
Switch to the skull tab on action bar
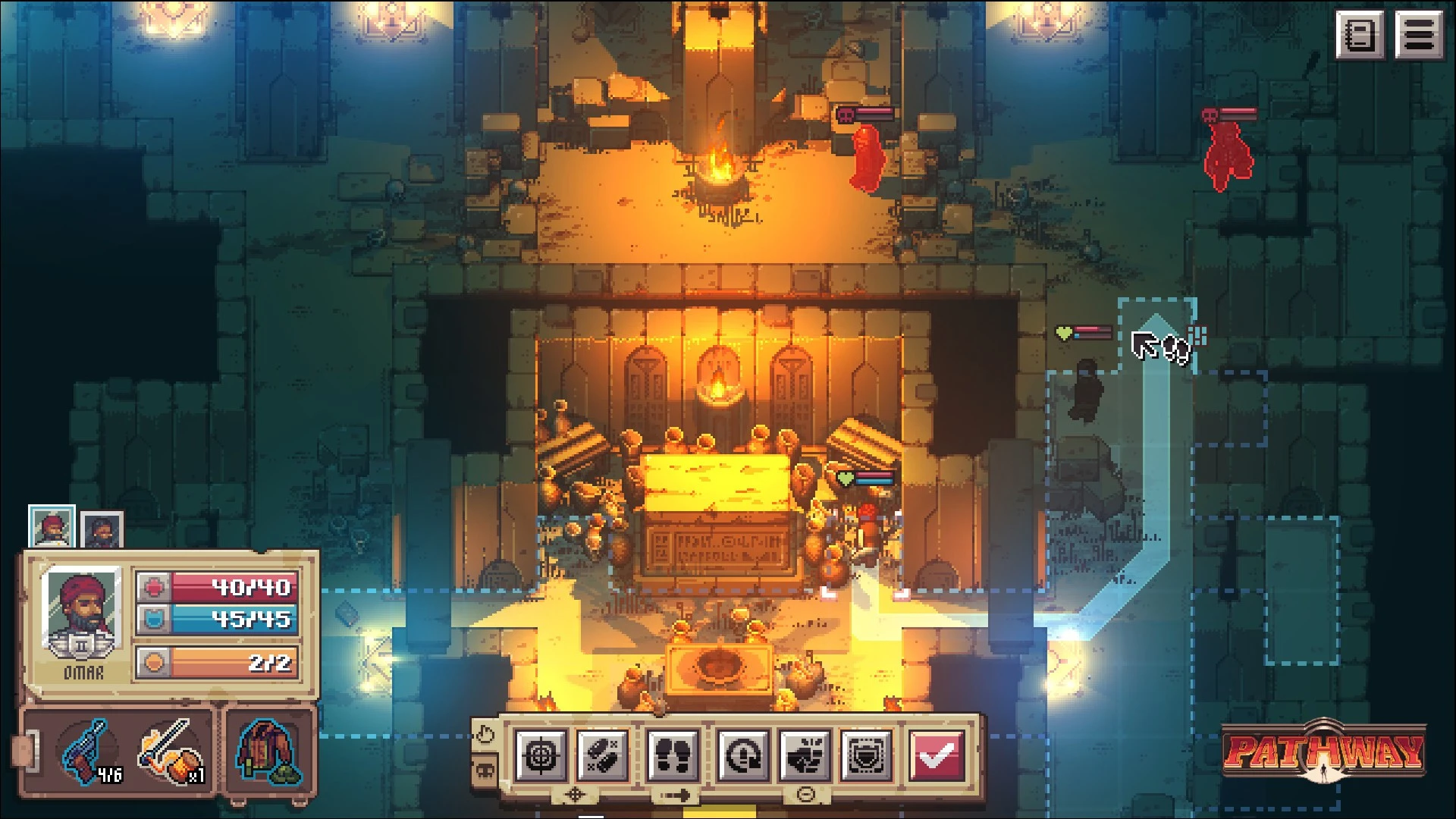(484, 772)
